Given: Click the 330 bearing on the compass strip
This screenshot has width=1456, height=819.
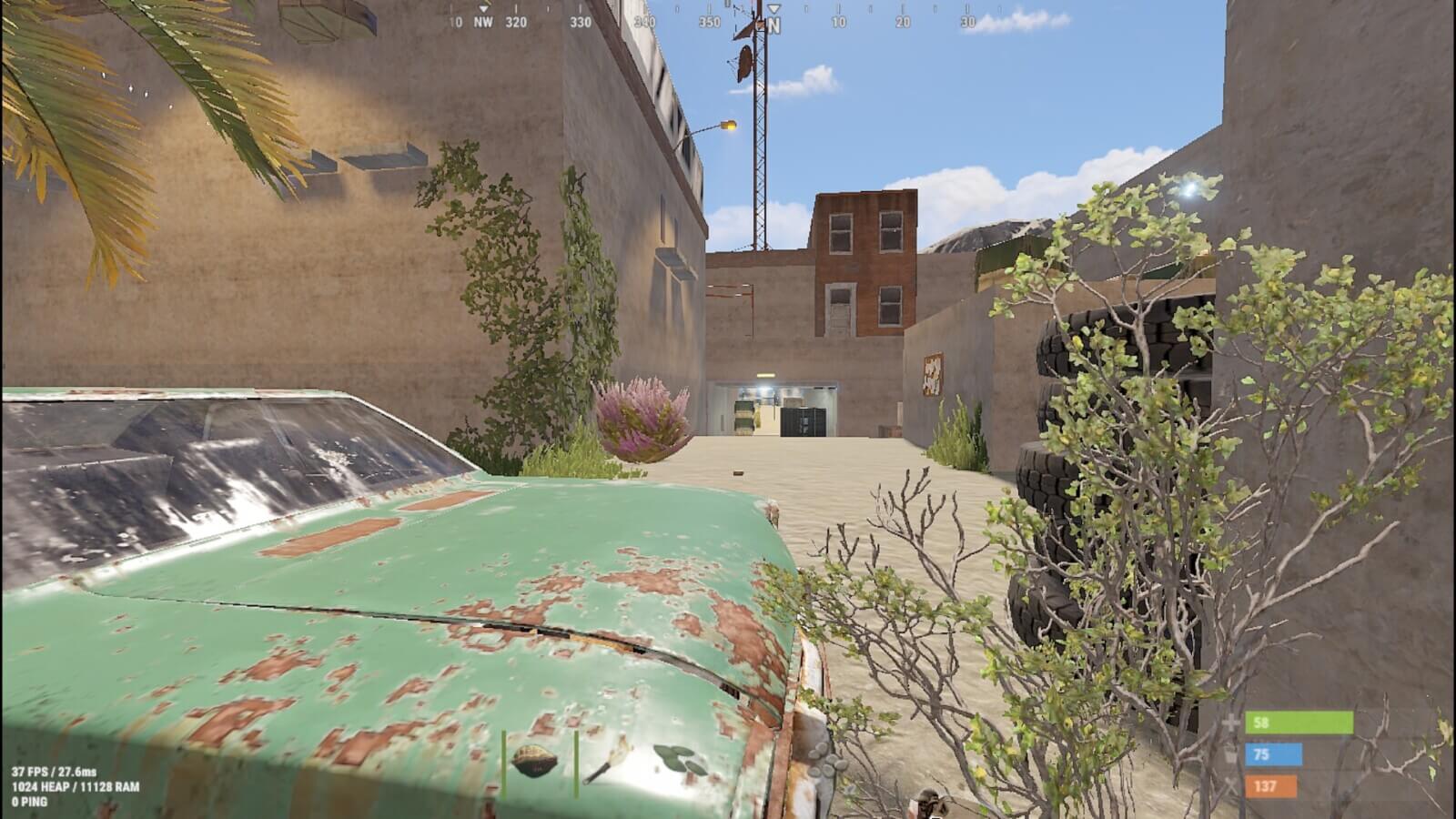Looking at the screenshot, I should coord(579,22).
